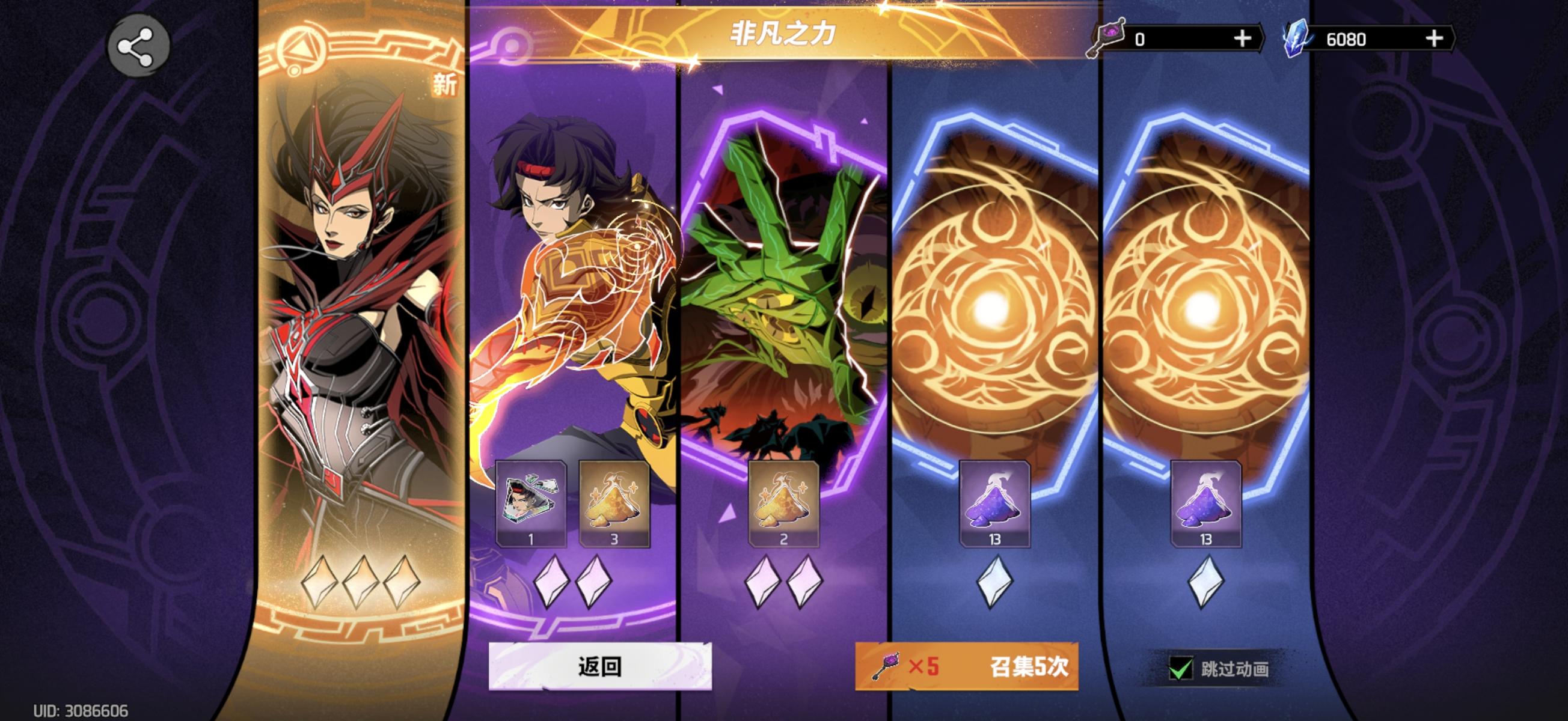Select the 新 tag on the left character banner
Viewport: 1568px width, 721px height.
(x=444, y=85)
